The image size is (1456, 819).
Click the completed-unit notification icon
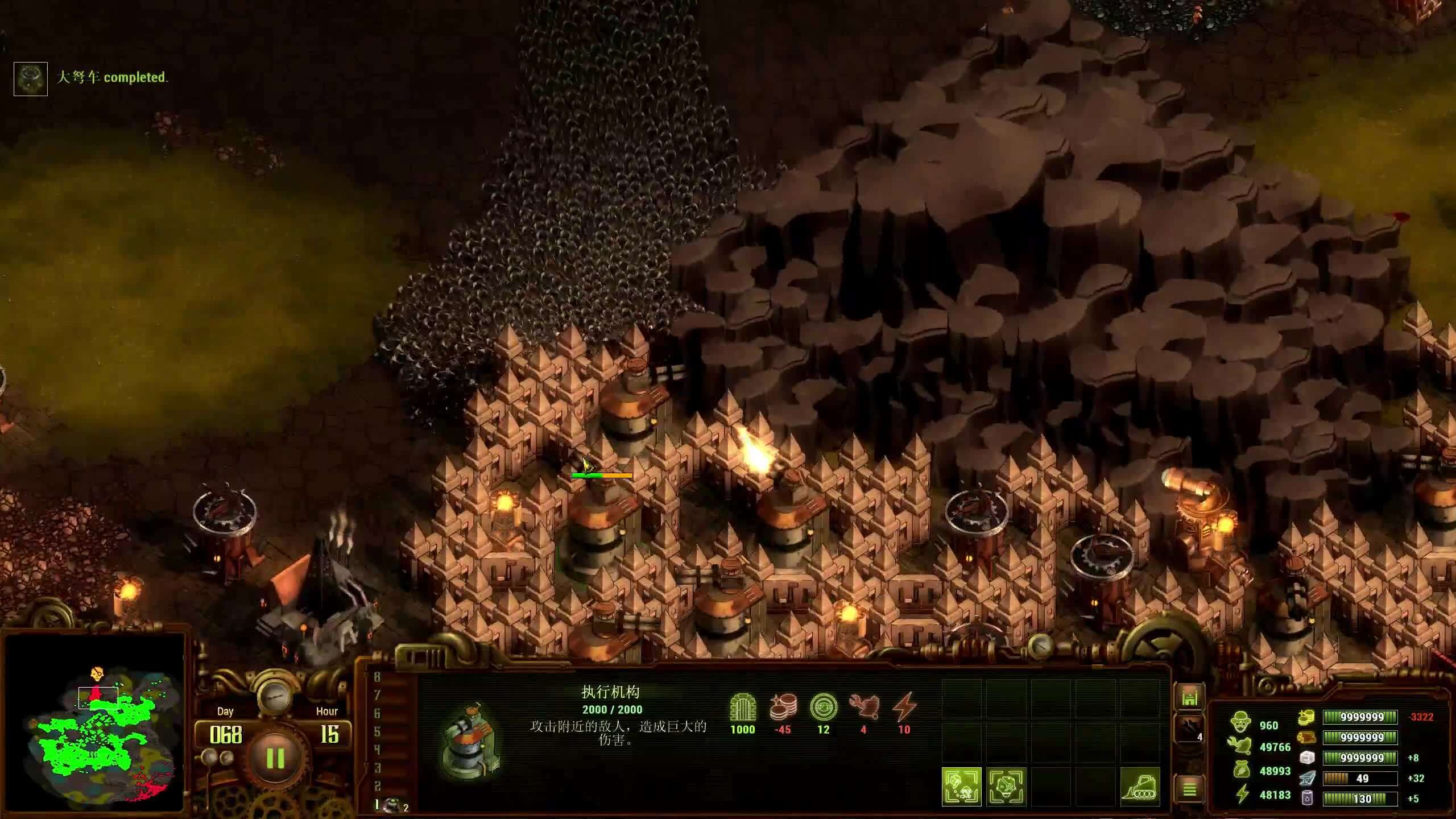[x=31, y=78]
